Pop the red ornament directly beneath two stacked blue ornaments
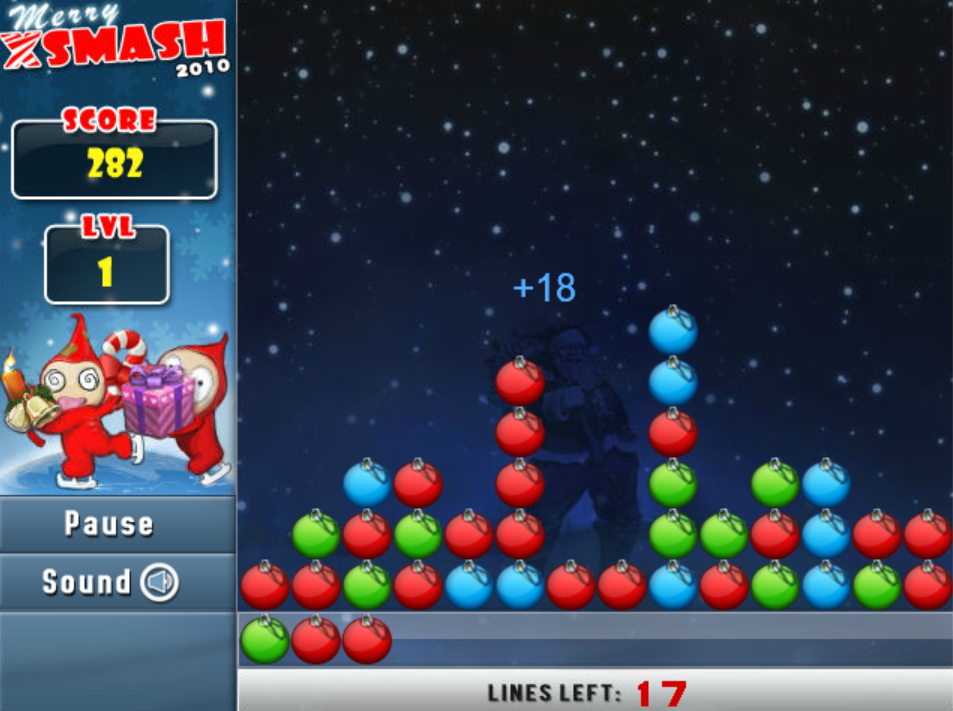 tap(673, 433)
